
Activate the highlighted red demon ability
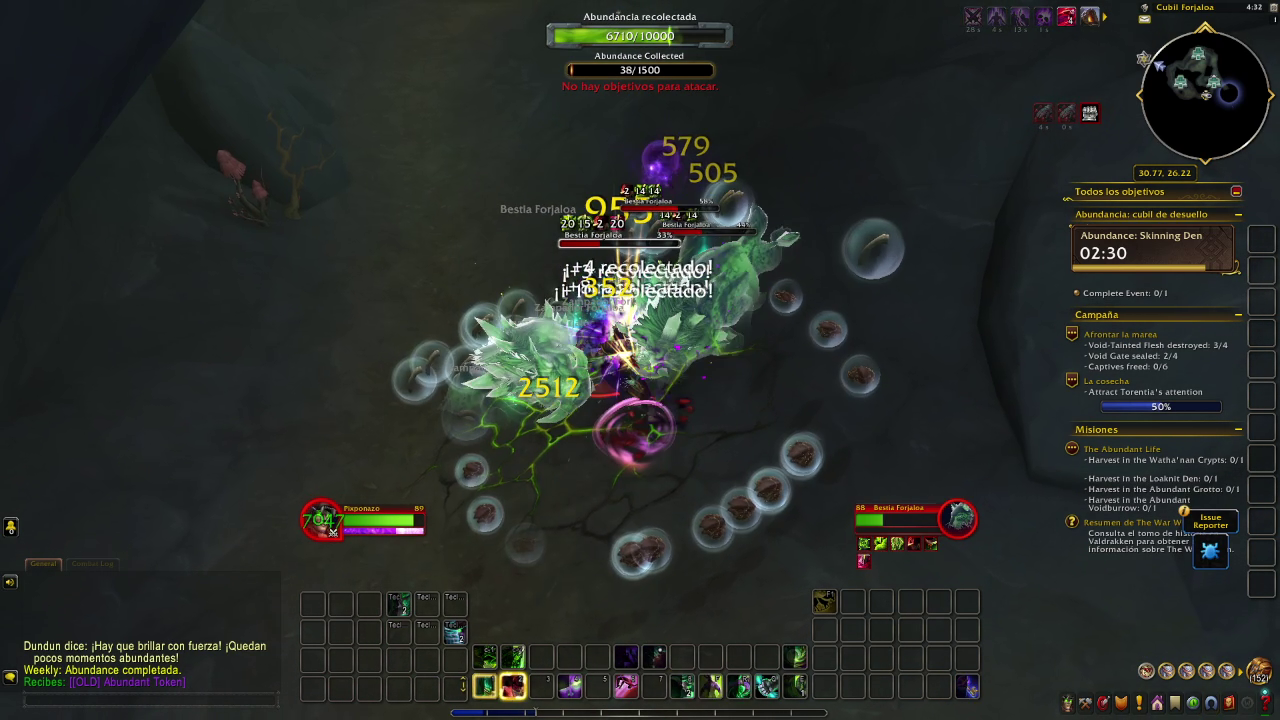pos(513,686)
